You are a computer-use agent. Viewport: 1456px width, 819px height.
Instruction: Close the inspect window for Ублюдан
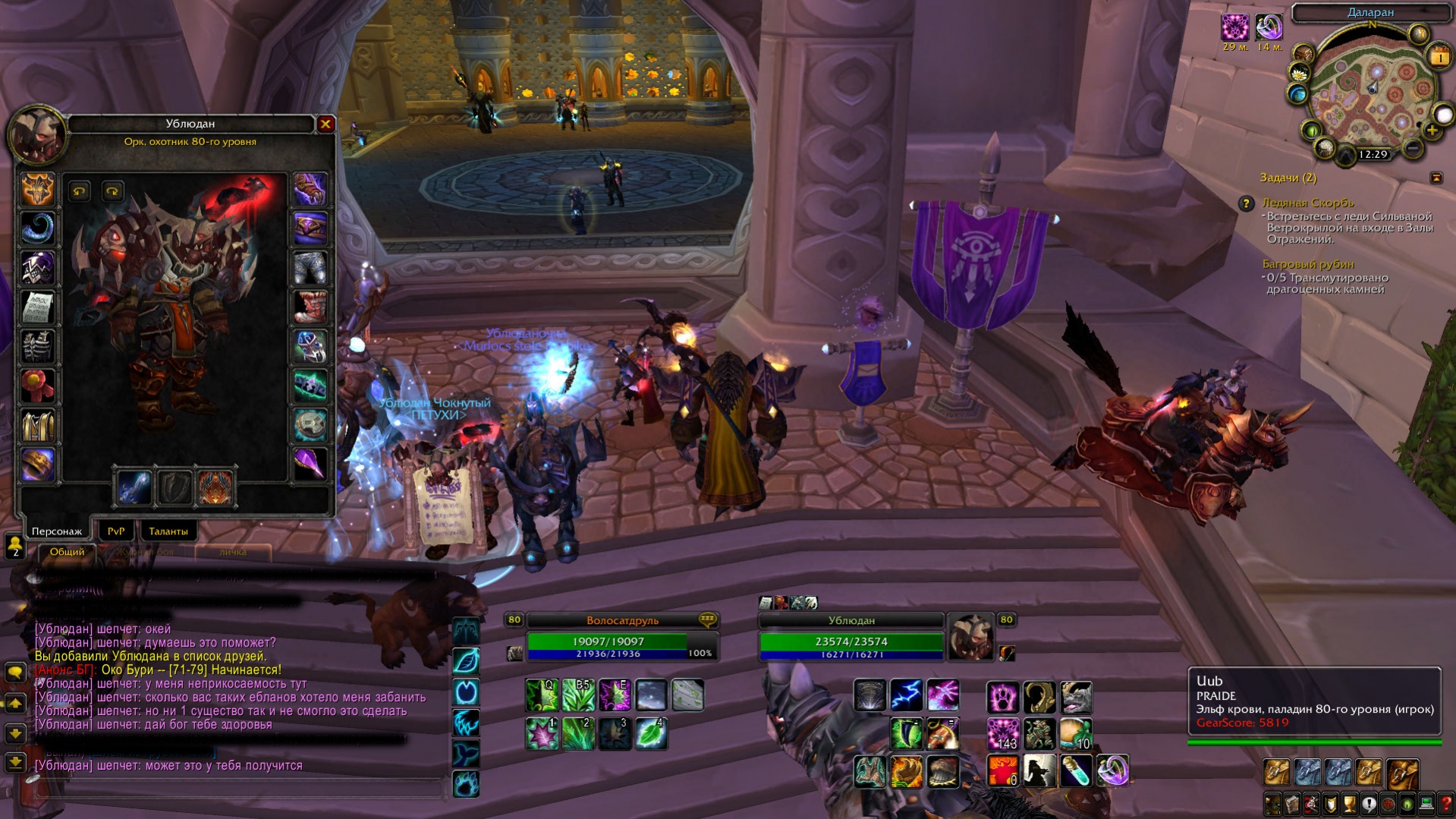325,124
